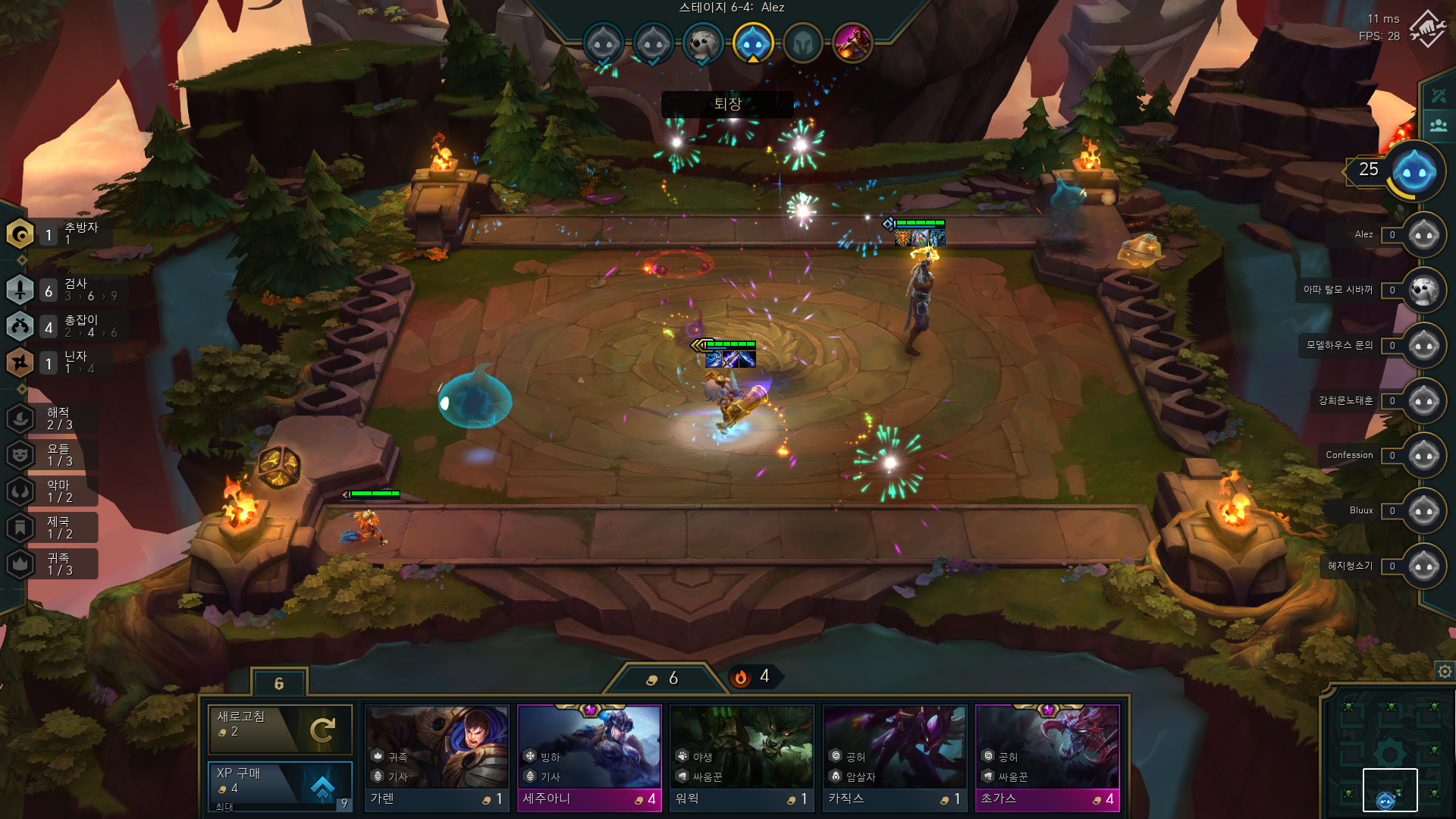The width and height of the screenshot is (1456, 819).
Task: View player Alez's board
Action: 1423,235
